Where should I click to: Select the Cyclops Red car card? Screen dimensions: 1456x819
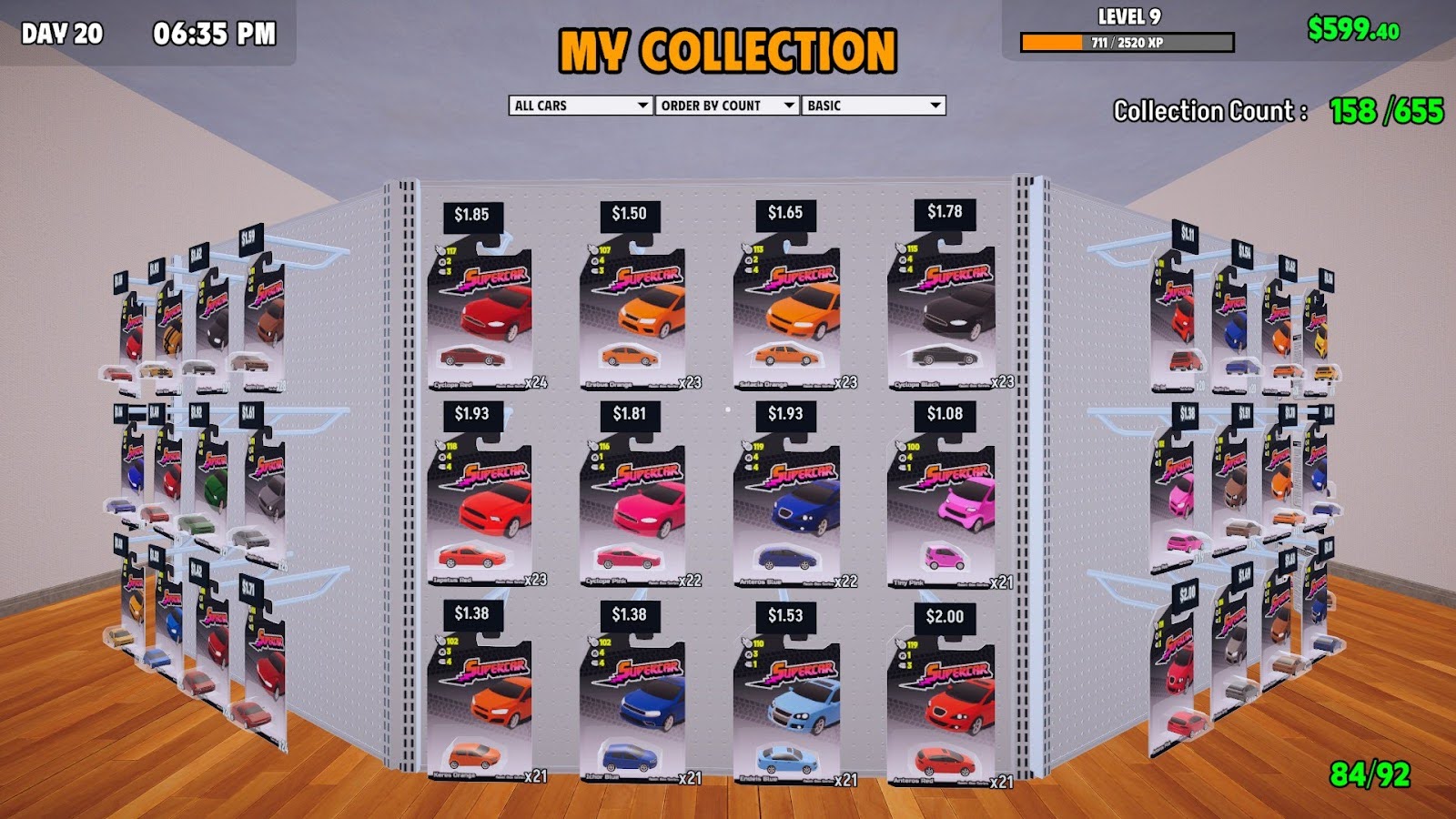click(x=480, y=314)
